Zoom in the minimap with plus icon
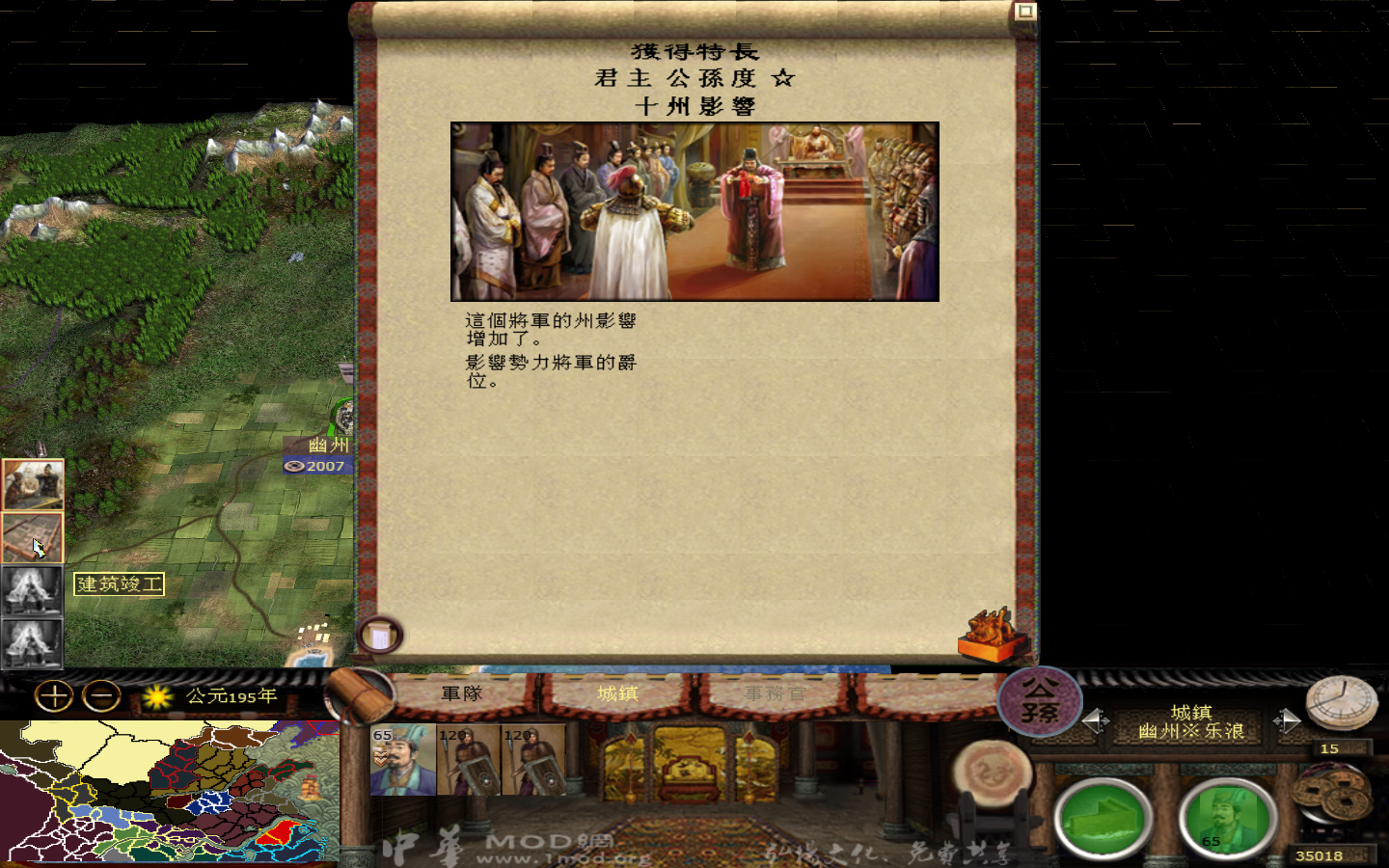Image resolution: width=1389 pixels, height=868 pixels. [53, 695]
